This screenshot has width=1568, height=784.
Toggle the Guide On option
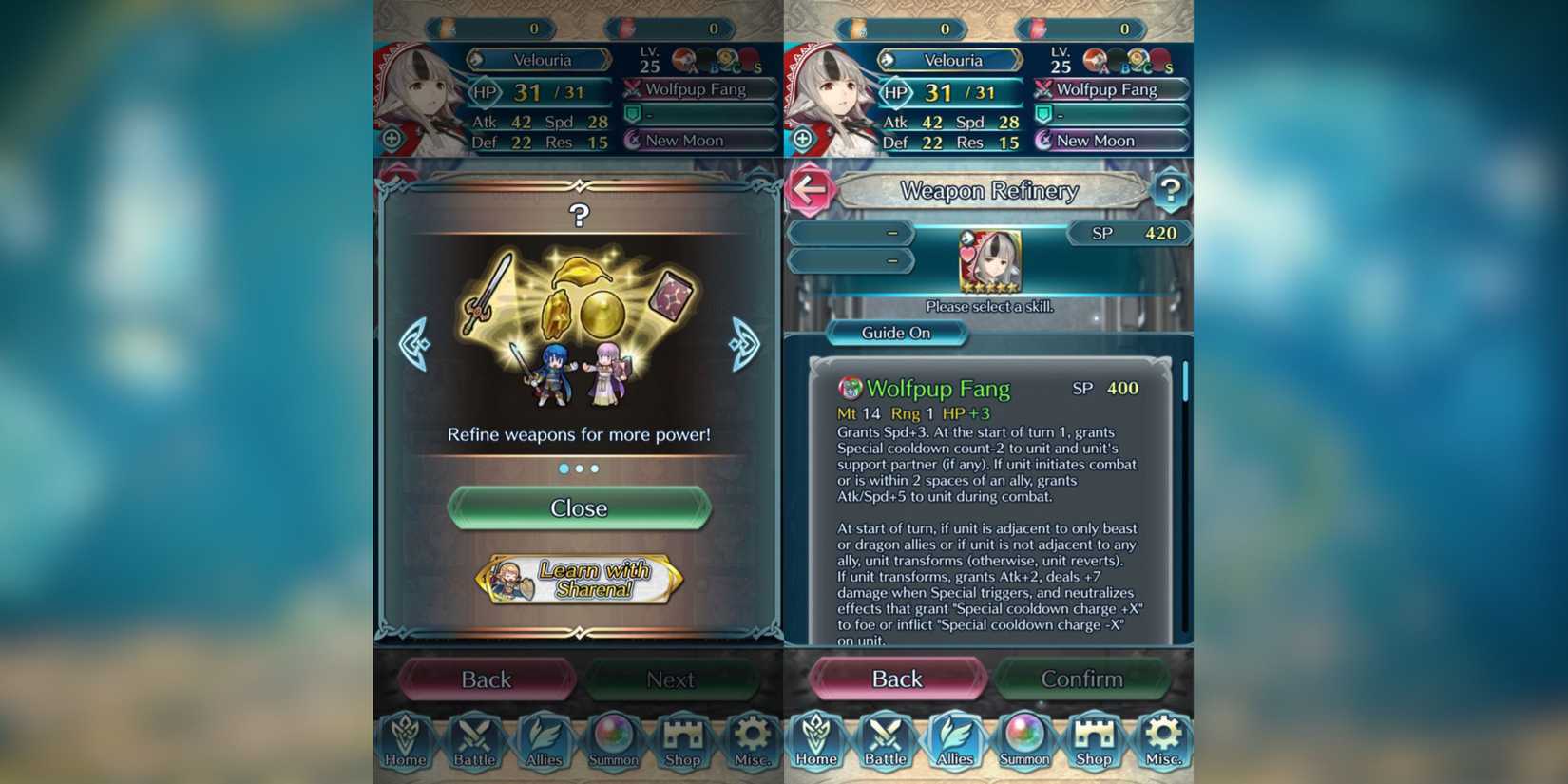pyautogui.click(x=894, y=333)
